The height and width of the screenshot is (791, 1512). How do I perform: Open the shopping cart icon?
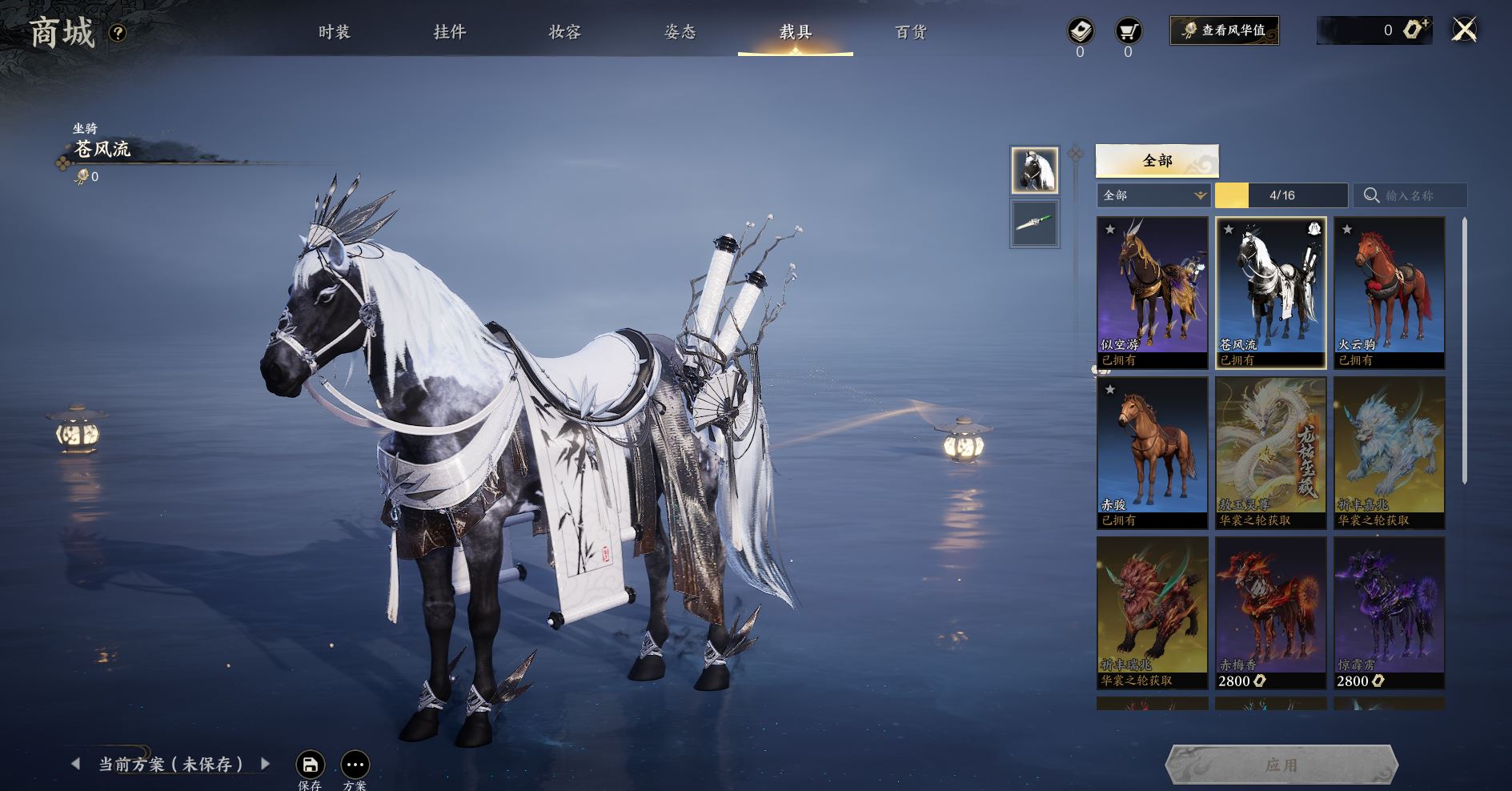1128,32
